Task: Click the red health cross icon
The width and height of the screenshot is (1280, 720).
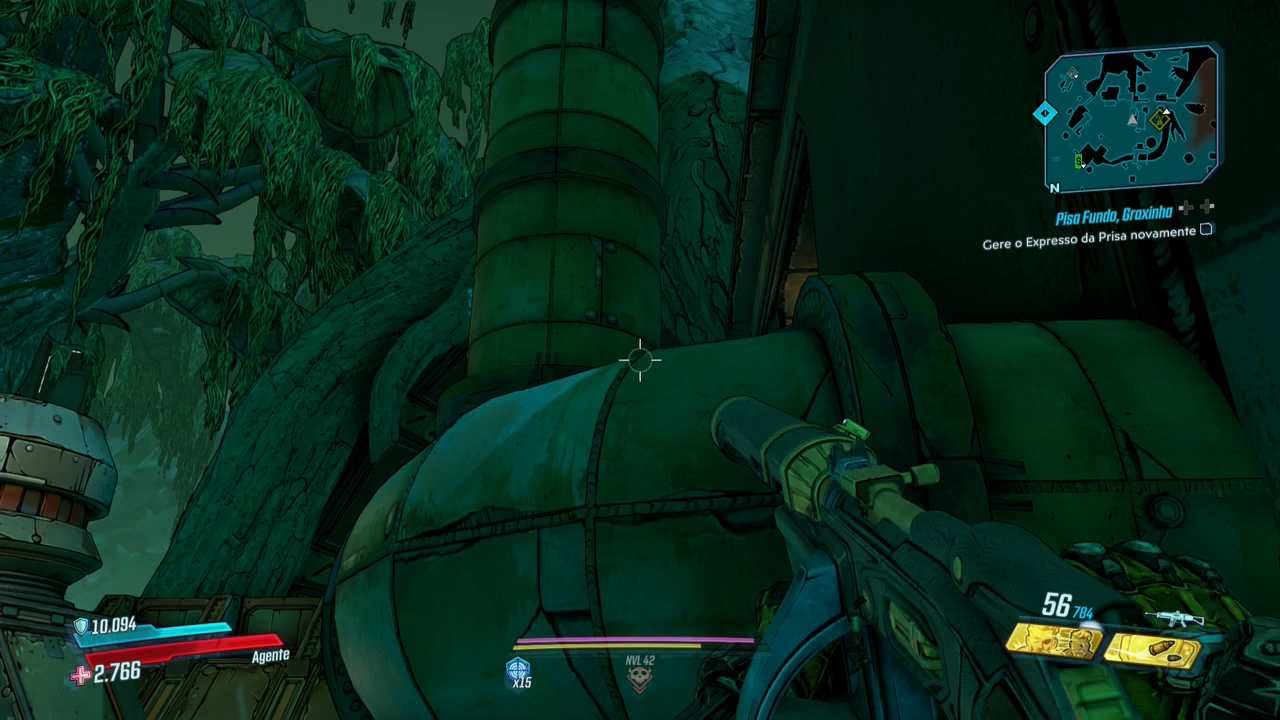Action: coord(80,675)
